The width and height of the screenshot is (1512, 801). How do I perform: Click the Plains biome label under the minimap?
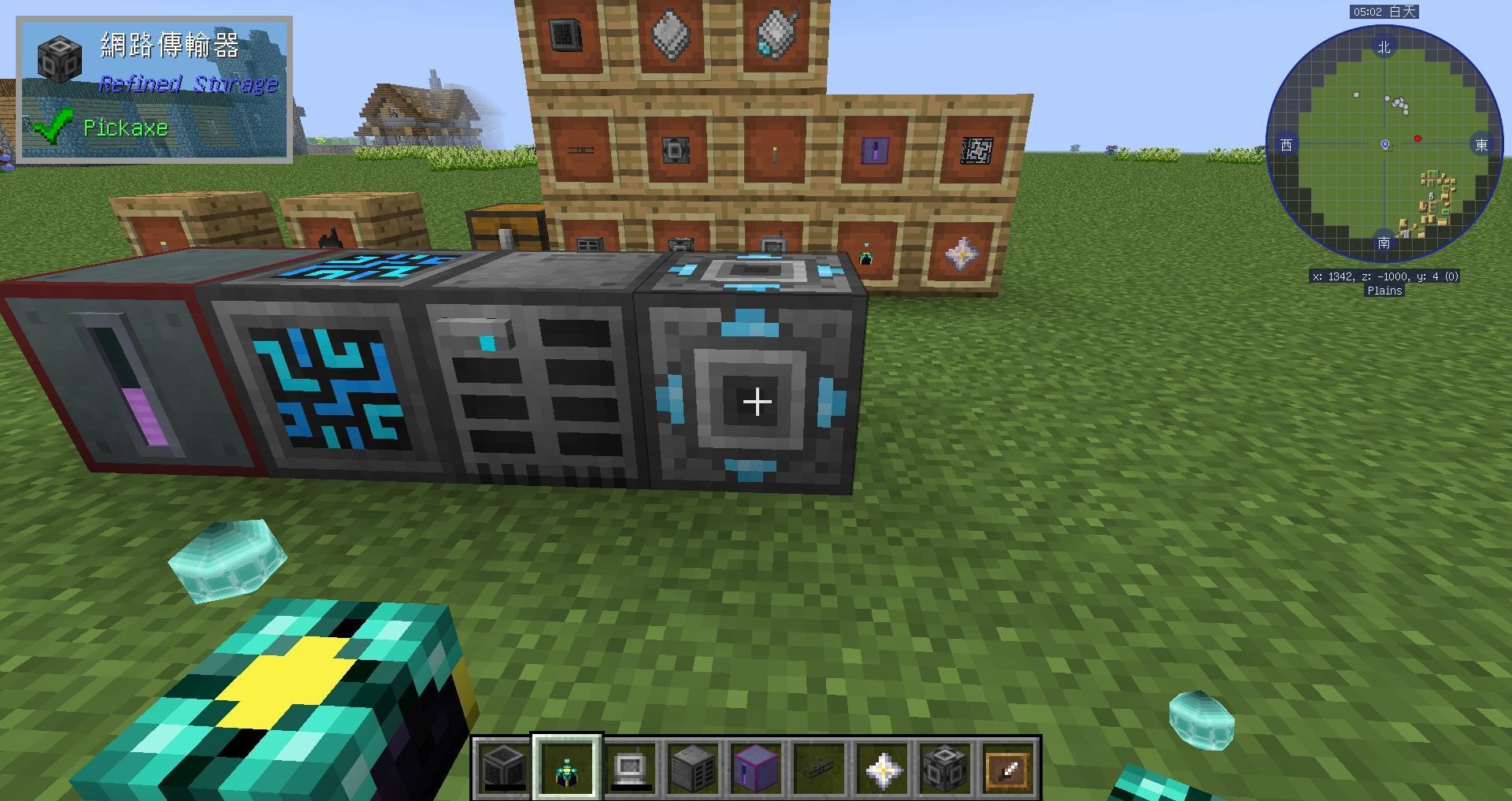coord(1384,291)
